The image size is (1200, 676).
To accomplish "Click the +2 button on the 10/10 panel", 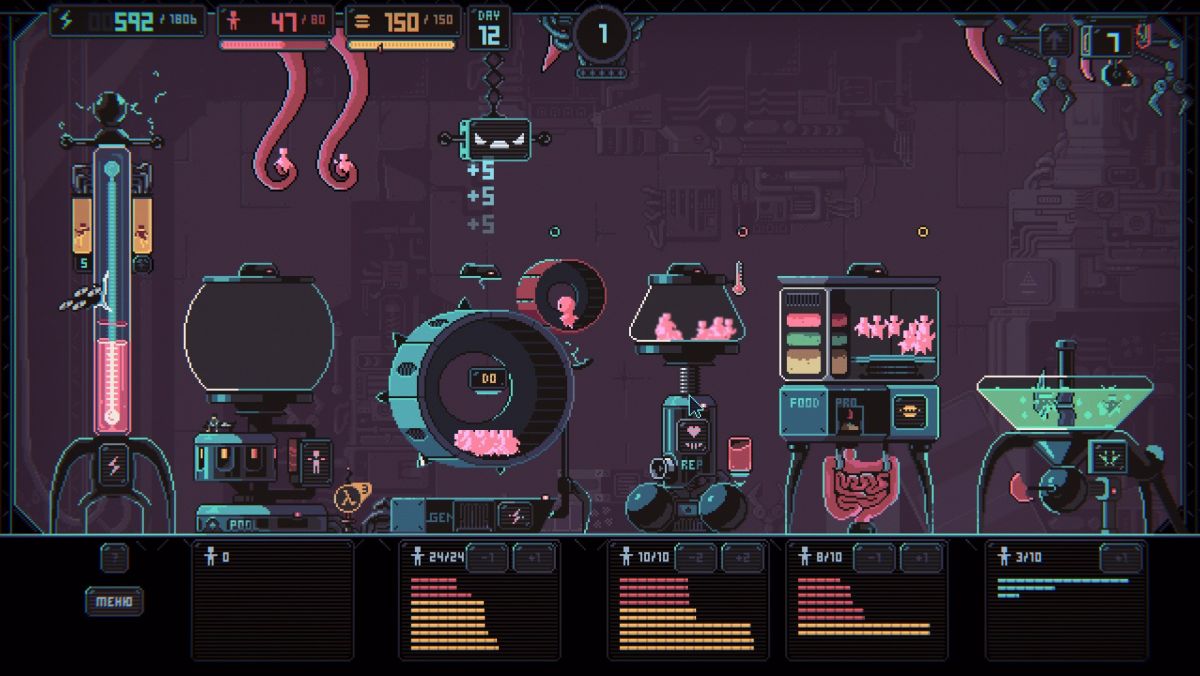I will [x=742, y=558].
